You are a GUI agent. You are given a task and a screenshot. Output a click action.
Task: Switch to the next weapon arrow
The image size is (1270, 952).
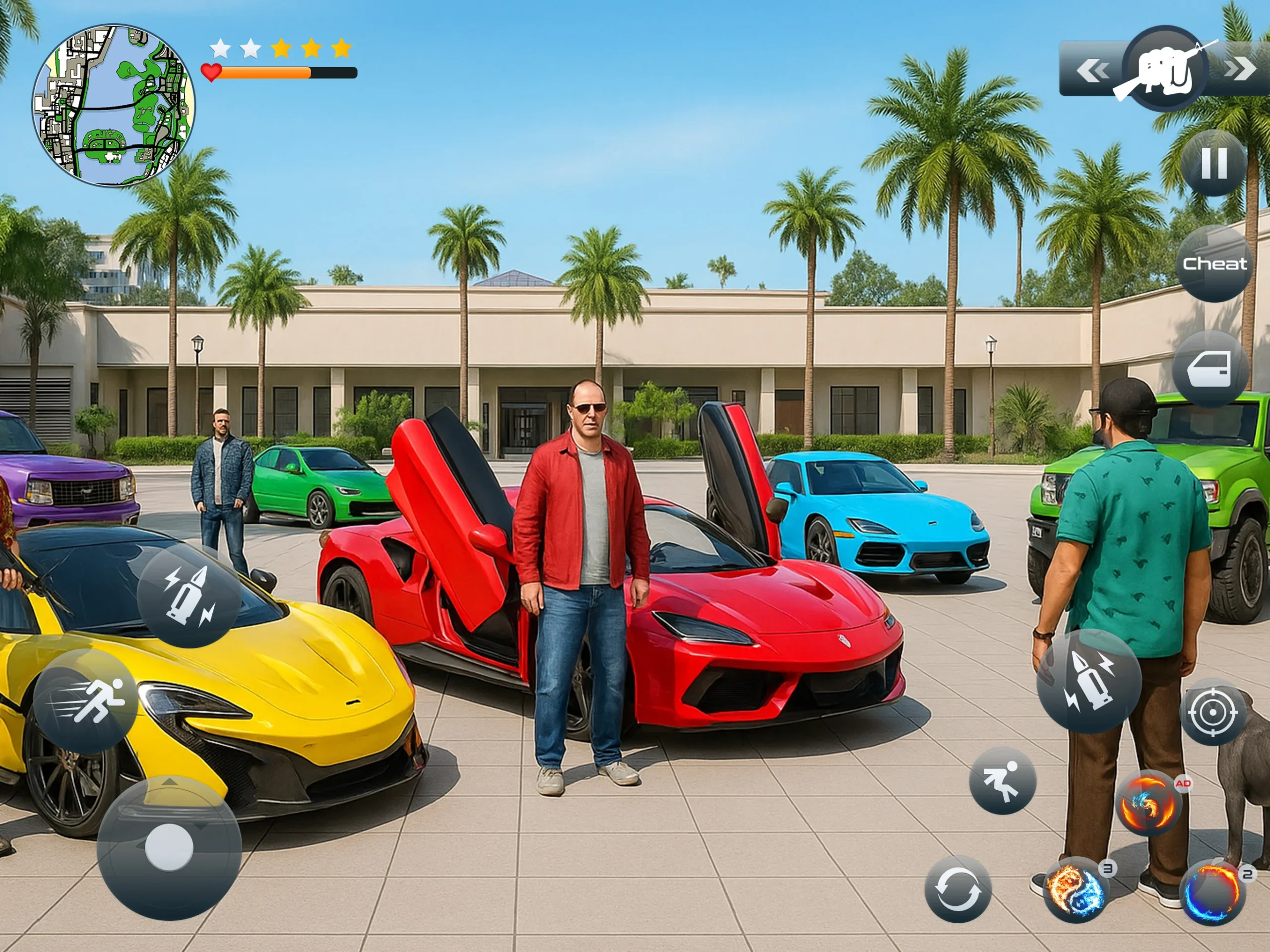pyautogui.click(x=1240, y=69)
